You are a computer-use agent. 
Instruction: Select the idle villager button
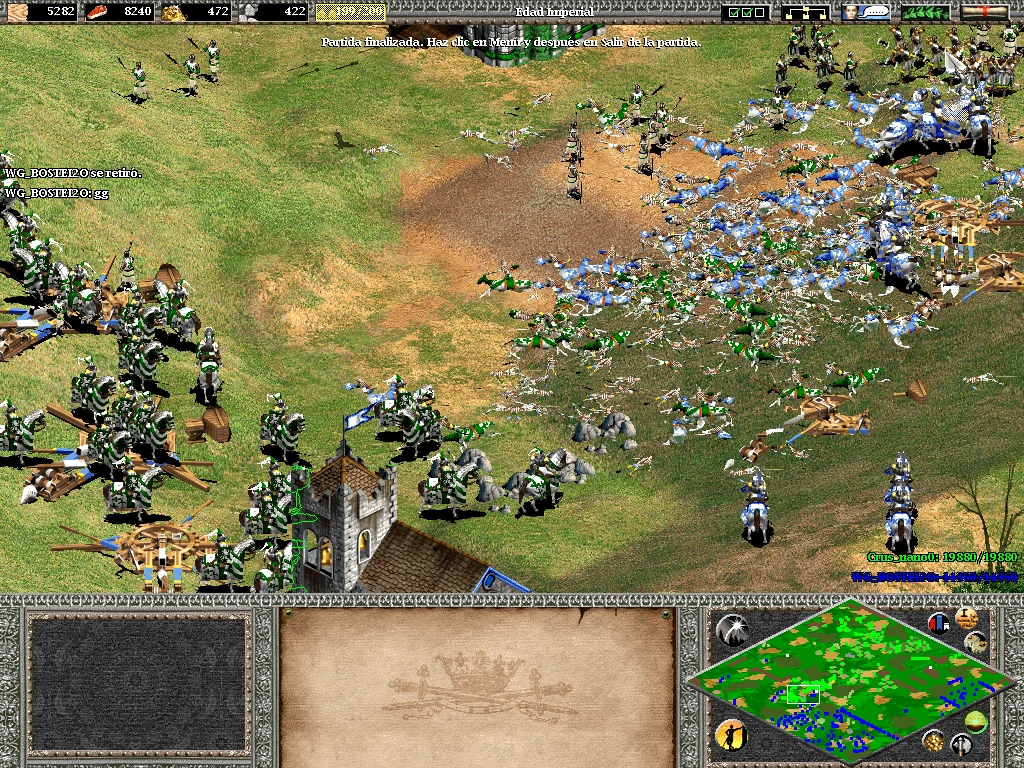pyautogui.click(x=731, y=736)
